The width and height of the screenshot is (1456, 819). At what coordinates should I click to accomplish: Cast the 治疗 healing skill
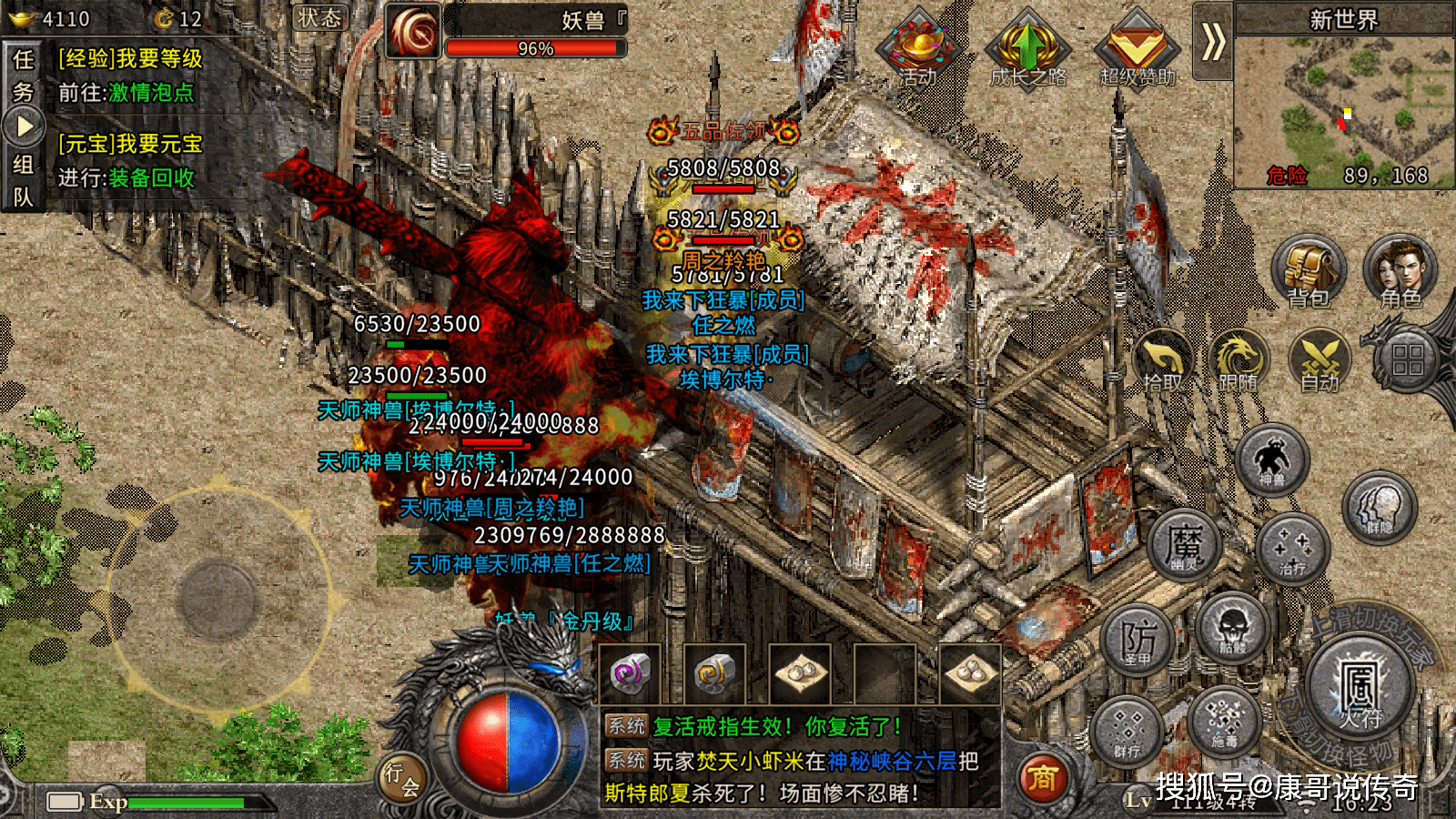1292,549
